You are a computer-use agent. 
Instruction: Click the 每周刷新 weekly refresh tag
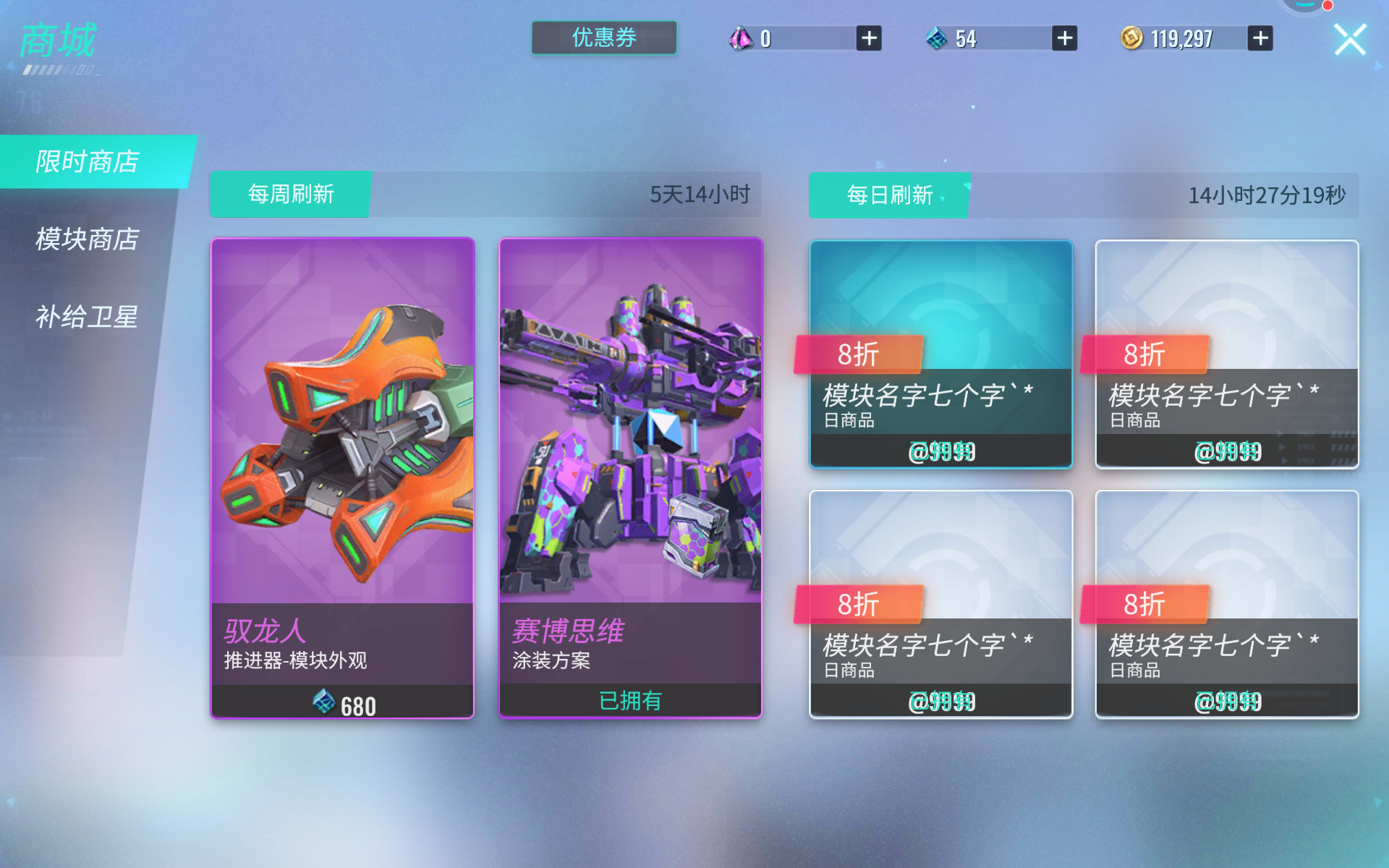coord(289,194)
